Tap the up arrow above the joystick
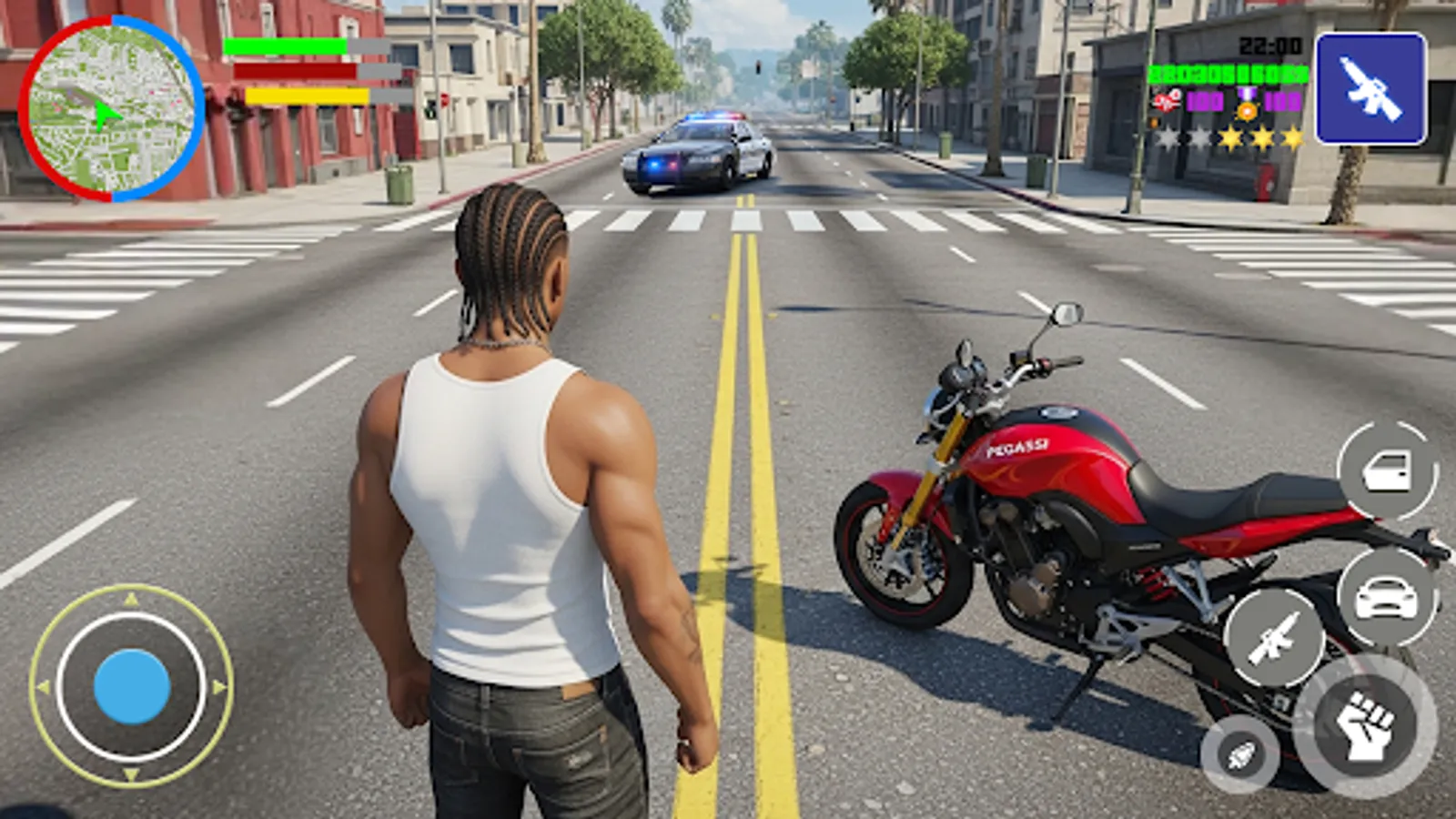The height and width of the screenshot is (819, 1456). pyautogui.click(x=131, y=598)
